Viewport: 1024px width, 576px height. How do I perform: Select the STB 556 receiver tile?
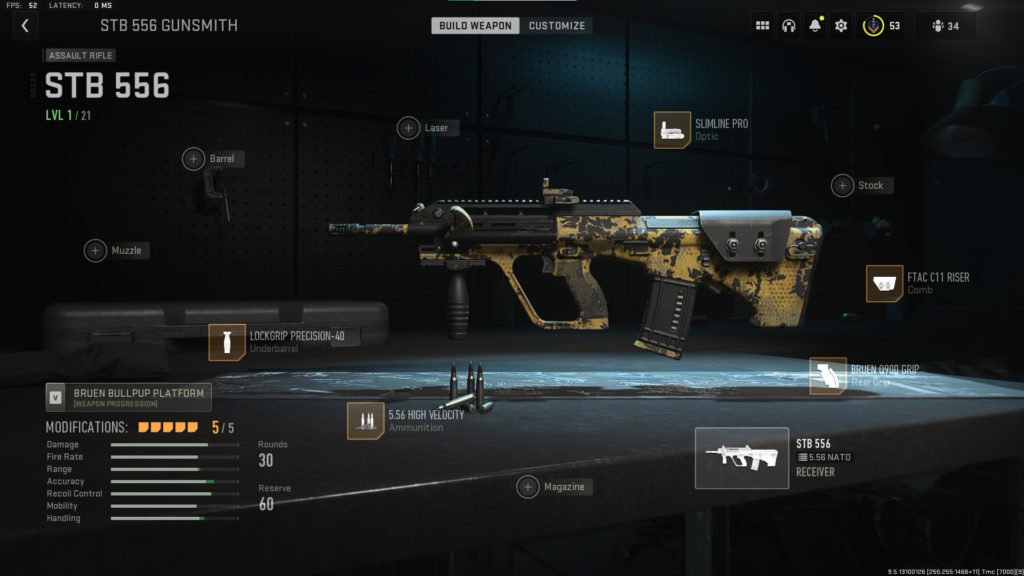(741, 458)
